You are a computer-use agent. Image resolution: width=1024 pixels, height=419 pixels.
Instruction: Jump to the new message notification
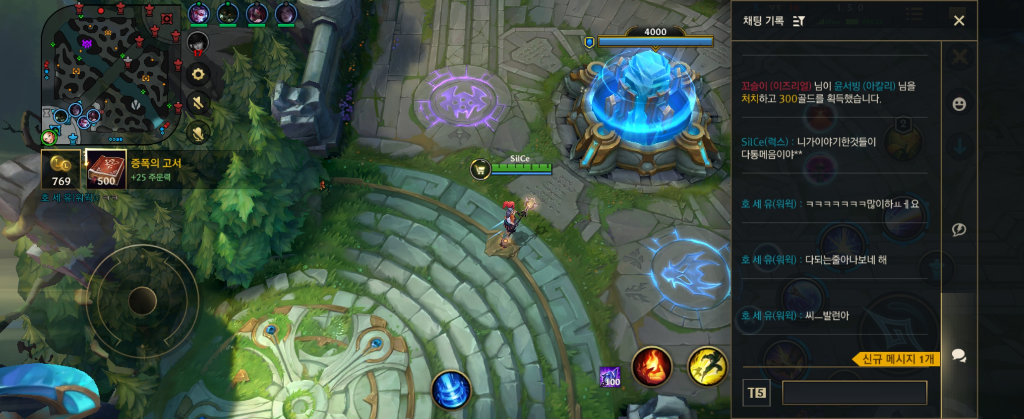(x=895, y=359)
